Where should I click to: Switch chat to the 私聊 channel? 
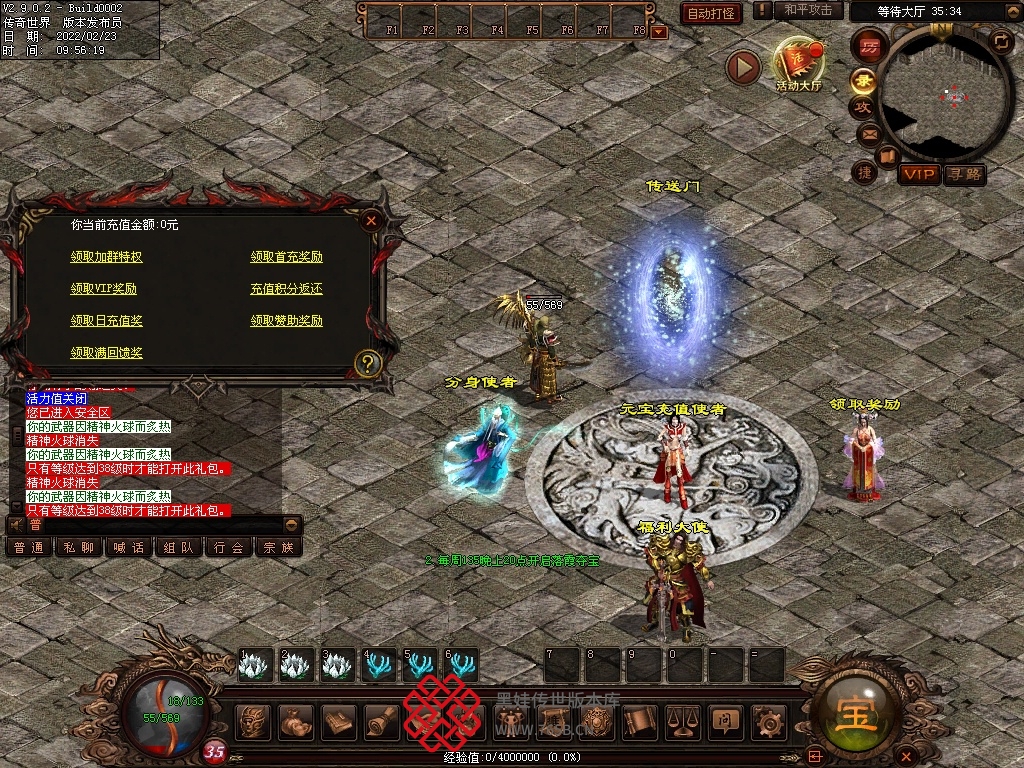tap(78, 548)
